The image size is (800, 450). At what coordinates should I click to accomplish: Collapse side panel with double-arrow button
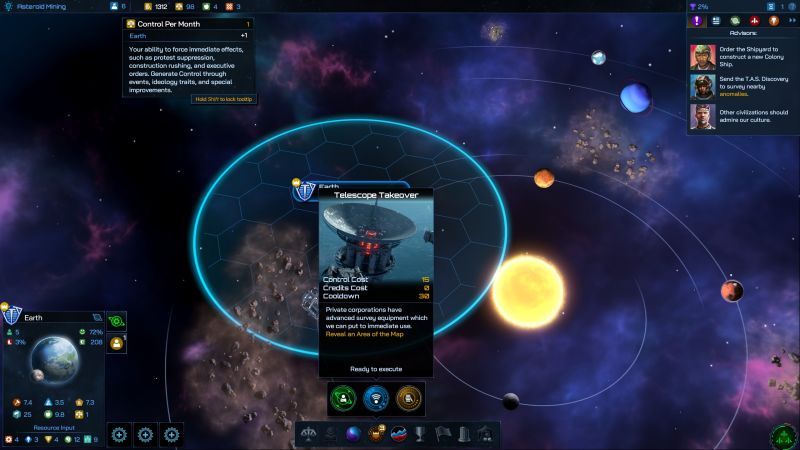click(791, 20)
